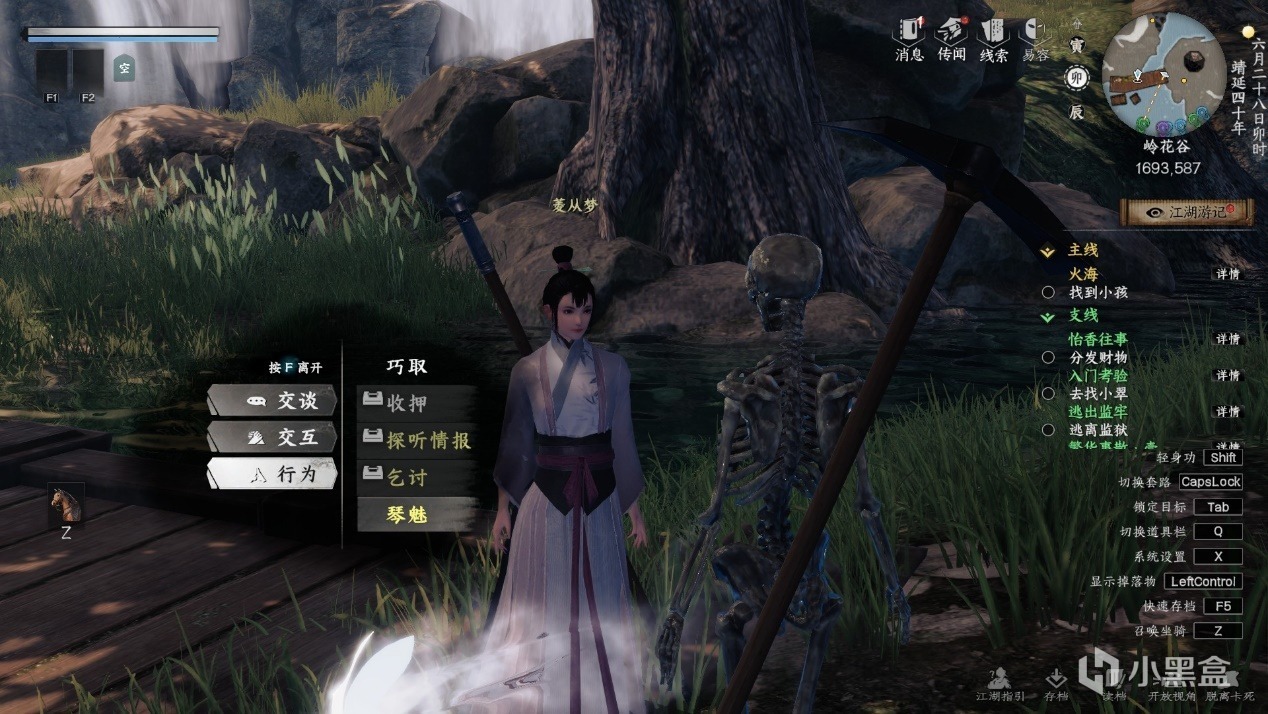The height and width of the screenshot is (714, 1268).
Task: Click the 存档 (Save) icon
Action: (x=1055, y=685)
